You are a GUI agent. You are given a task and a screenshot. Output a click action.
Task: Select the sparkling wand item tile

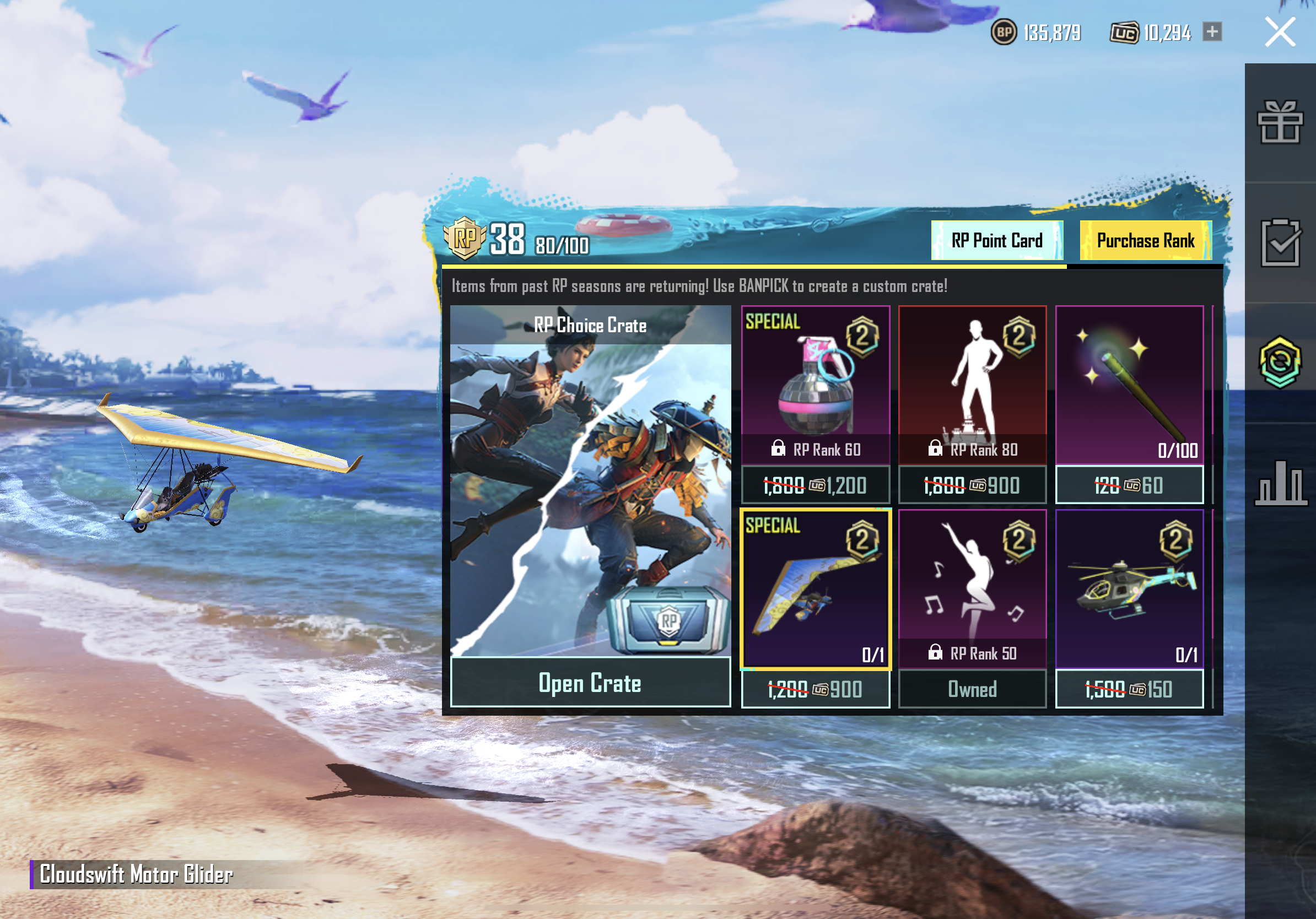(x=1129, y=385)
